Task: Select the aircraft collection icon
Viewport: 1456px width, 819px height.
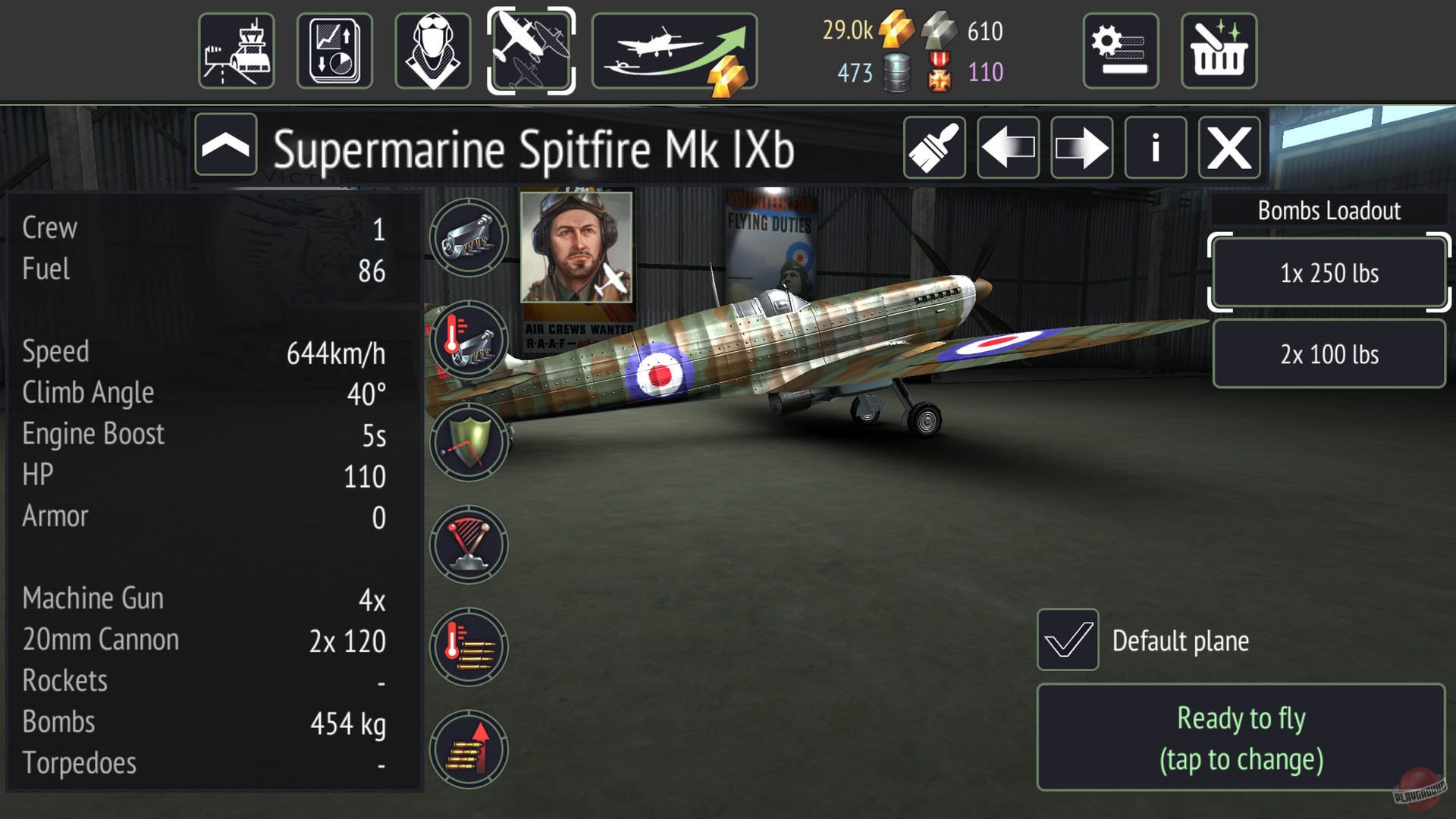Action: pyautogui.click(x=531, y=49)
